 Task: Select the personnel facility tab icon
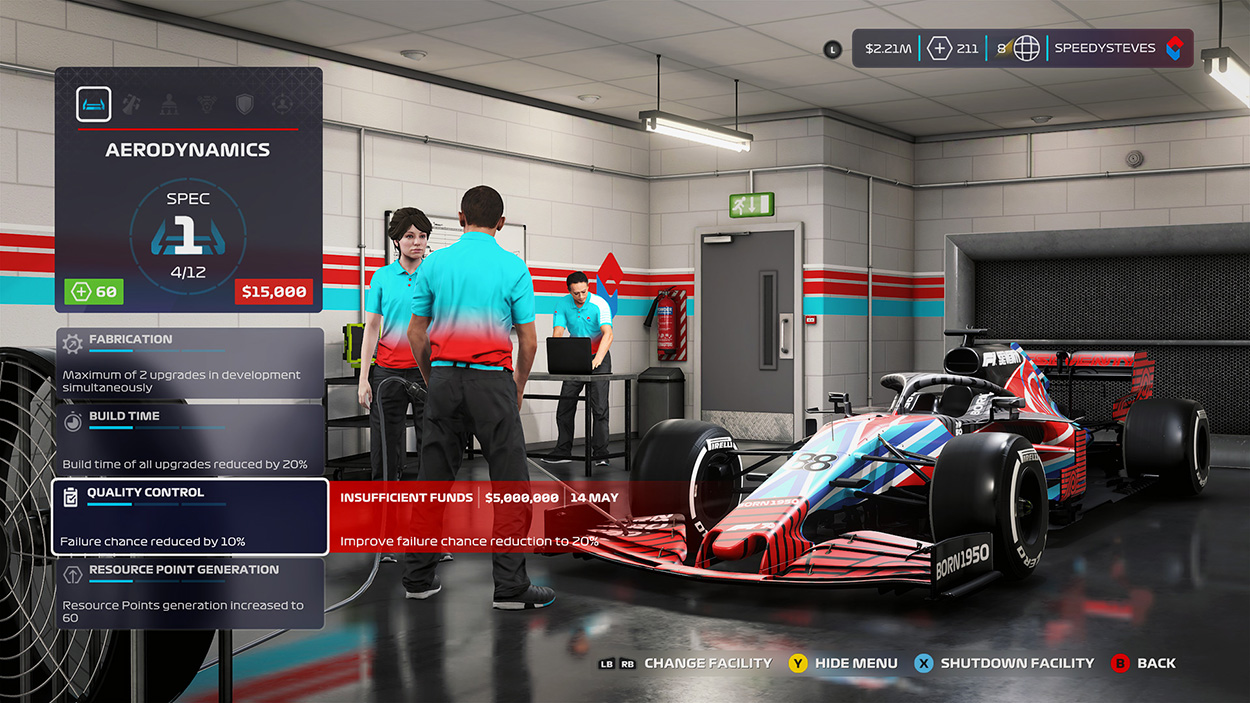282,104
